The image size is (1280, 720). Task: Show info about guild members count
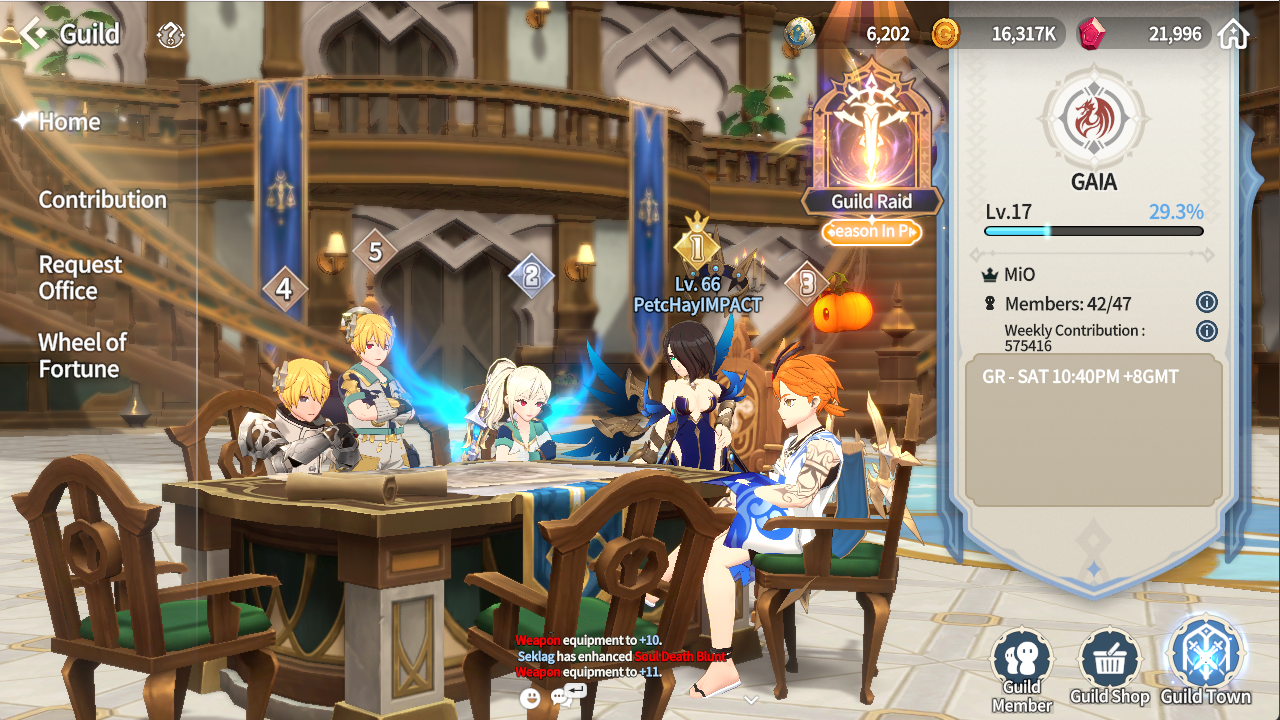pos(1206,302)
